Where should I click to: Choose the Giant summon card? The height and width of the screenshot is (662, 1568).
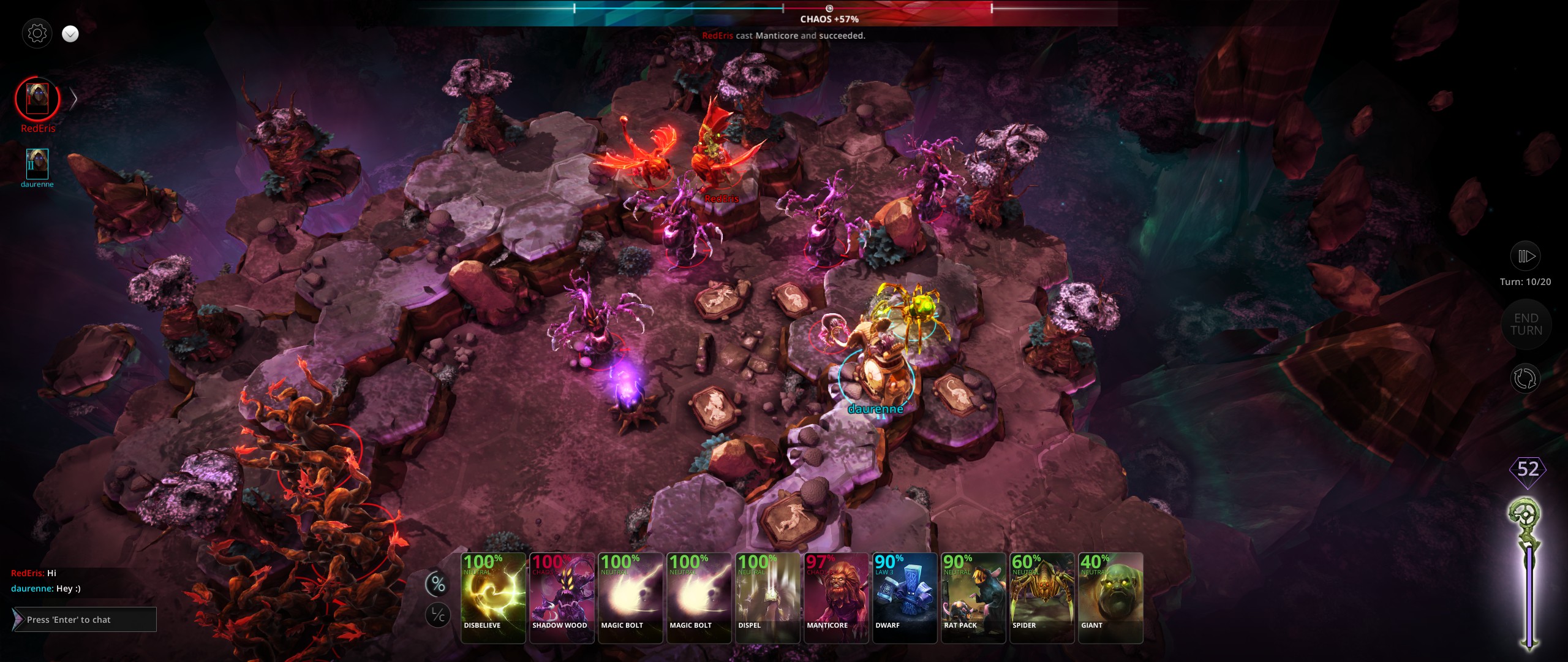(1110, 598)
